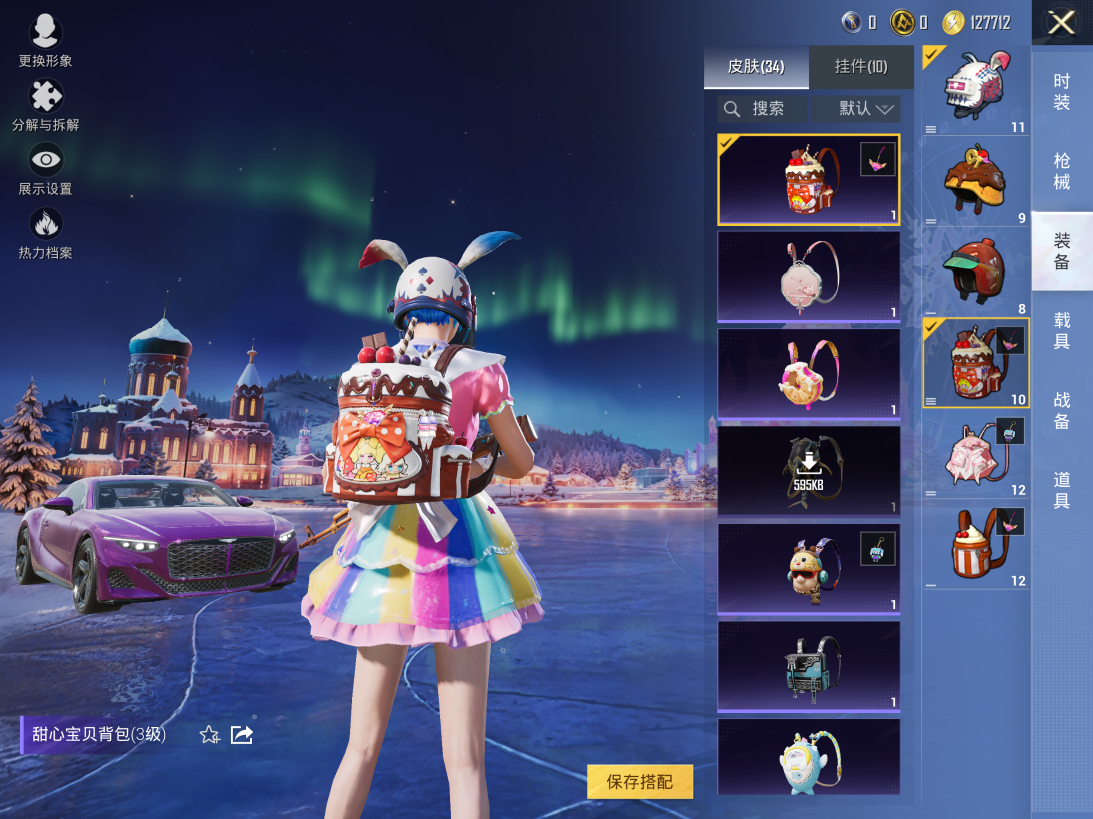Select the 道具 category tab
The width and height of the screenshot is (1093, 819).
tap(1061, 490)
